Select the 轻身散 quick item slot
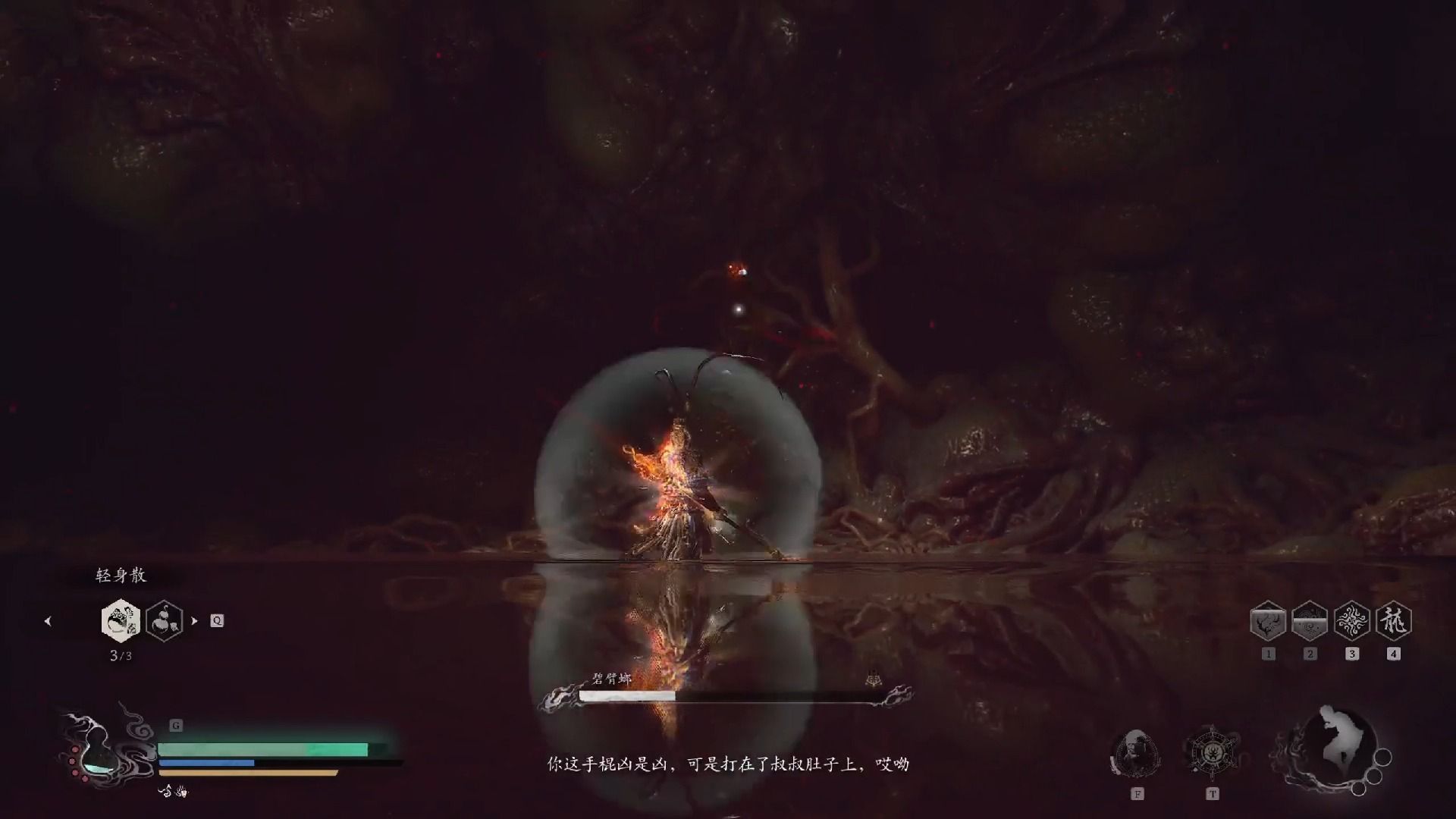This screenshot has height=819, width=1456. tap(121, 620)
